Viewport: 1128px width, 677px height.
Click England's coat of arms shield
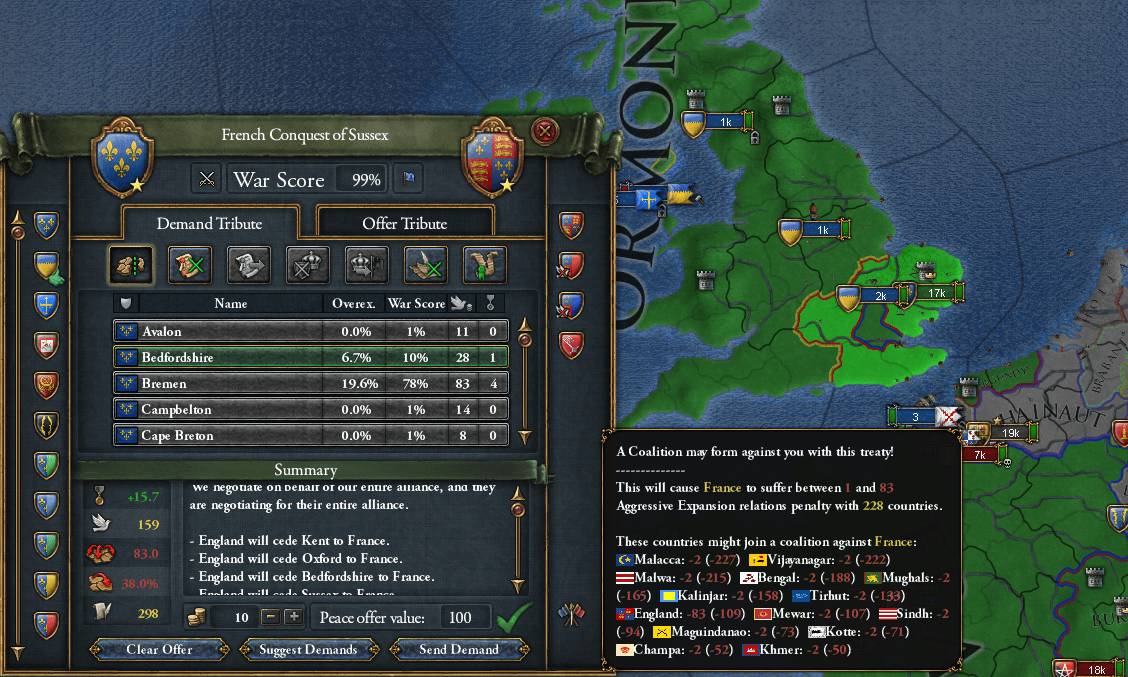point(490,157)
